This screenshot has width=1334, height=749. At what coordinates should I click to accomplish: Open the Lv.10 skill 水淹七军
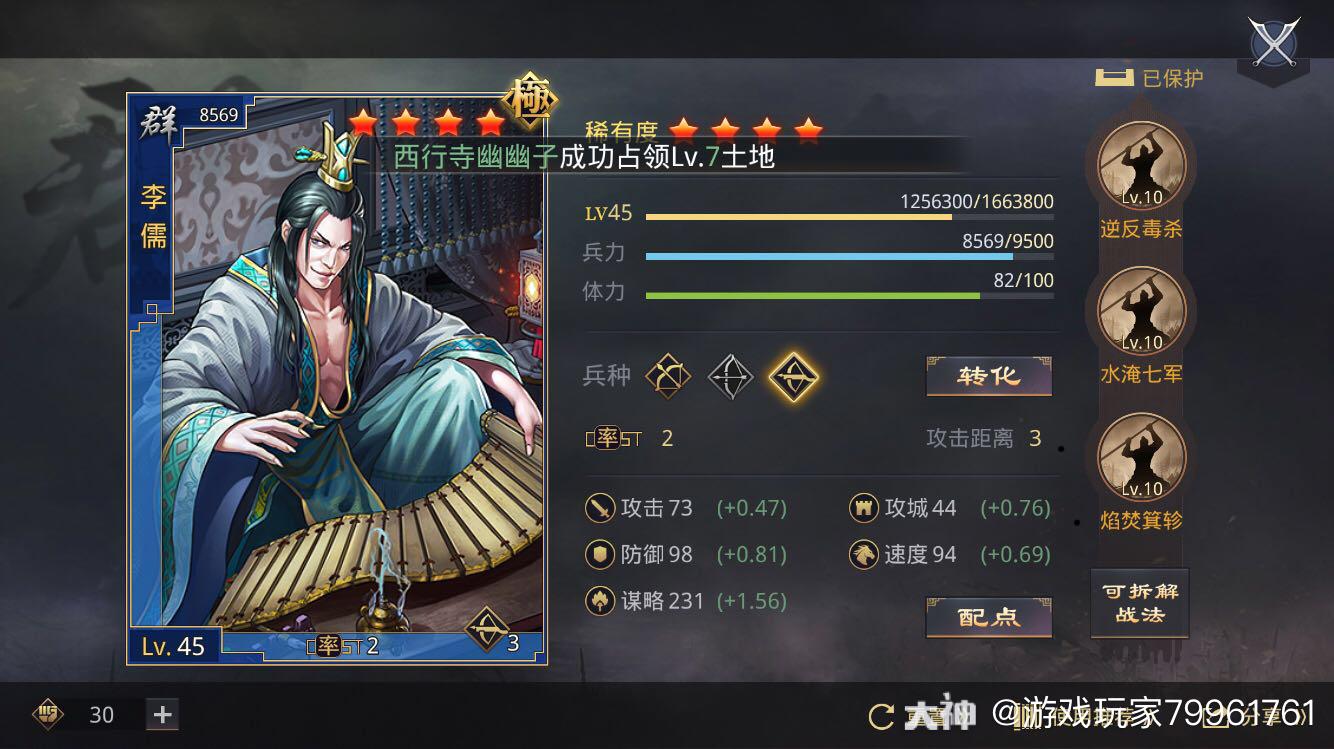coord(1139,311)
